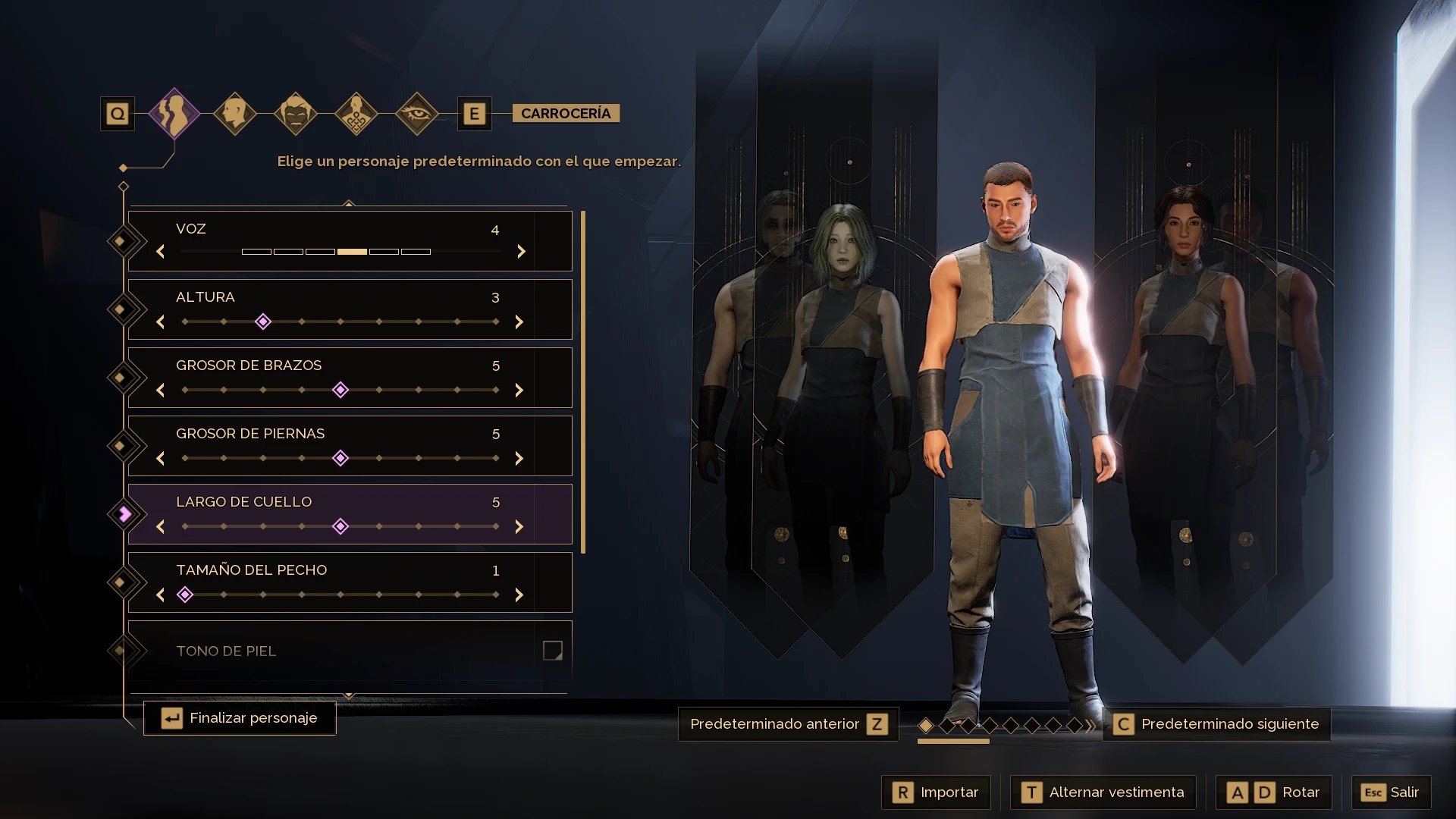The width and height of the screenshot is (1456, 819).
Task: Decrease Grosor de Brazos with left arrow
Action: (161, 391)
